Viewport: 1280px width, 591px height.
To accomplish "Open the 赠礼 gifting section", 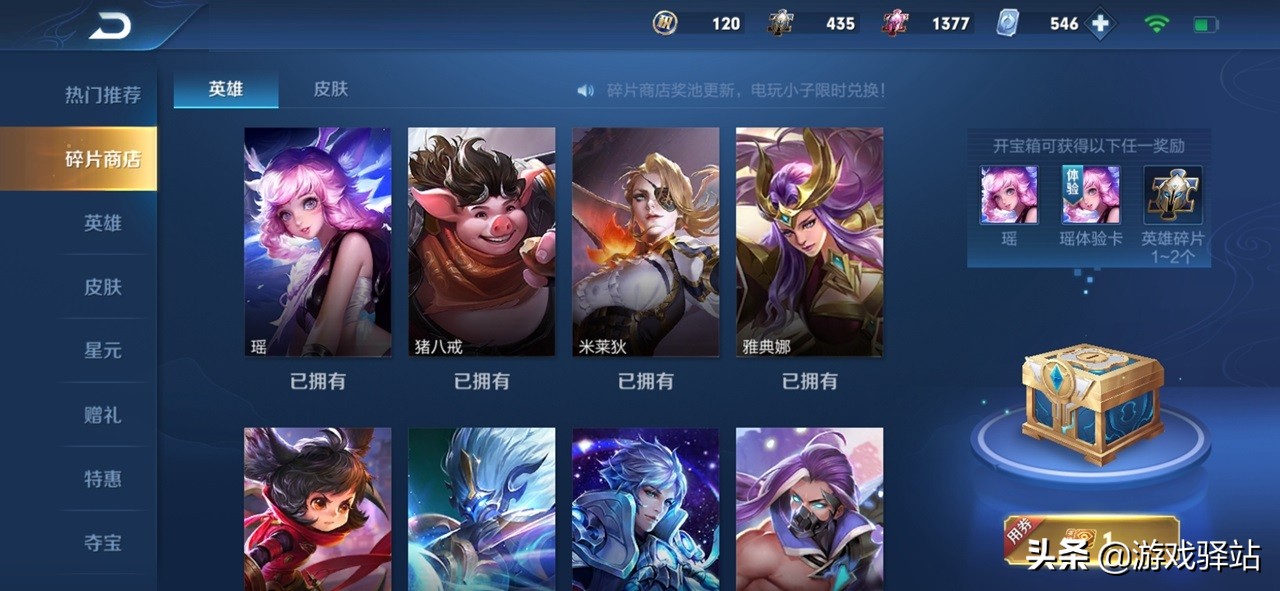I will coord(103,415).
